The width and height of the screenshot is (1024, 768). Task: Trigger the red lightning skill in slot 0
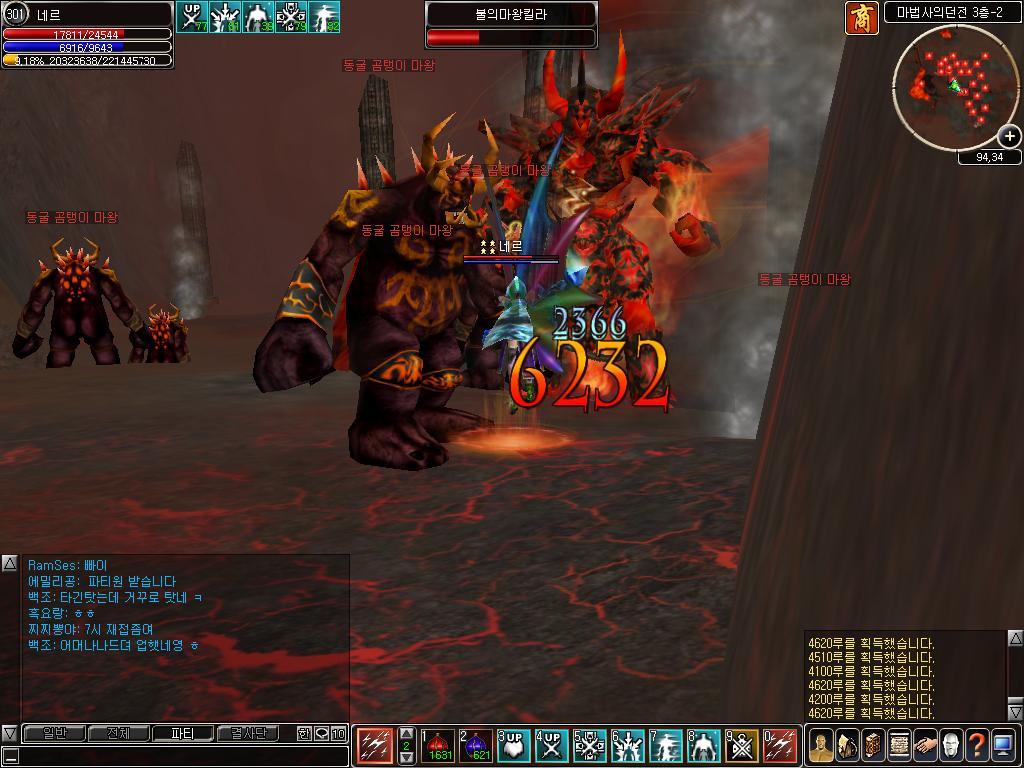[780, 746]
